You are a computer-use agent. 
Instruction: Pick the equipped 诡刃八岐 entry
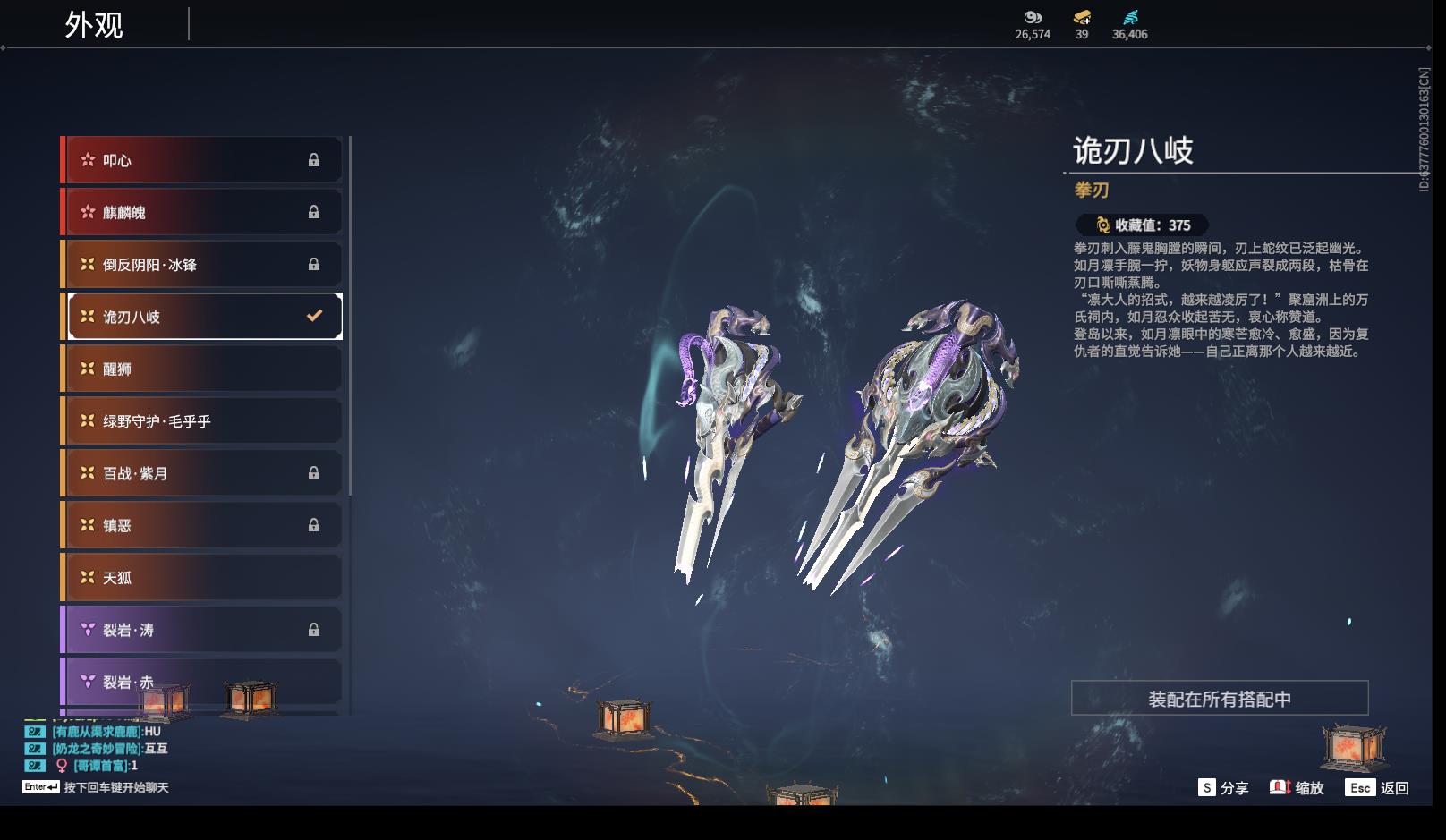pos(205,317)
